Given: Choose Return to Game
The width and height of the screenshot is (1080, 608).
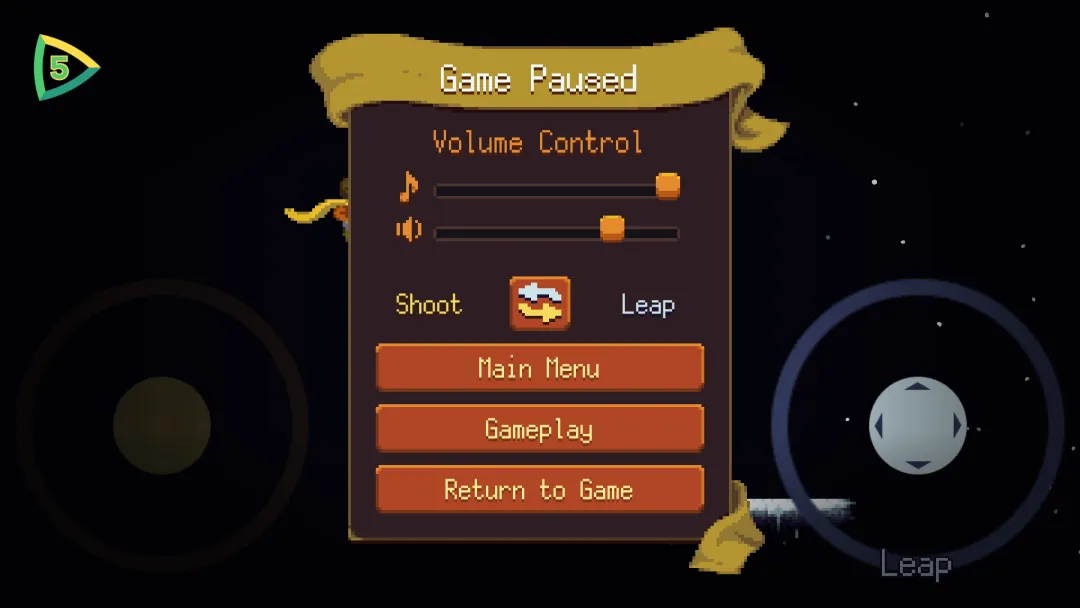Looking at the screenshot, I should click(539, 489).
